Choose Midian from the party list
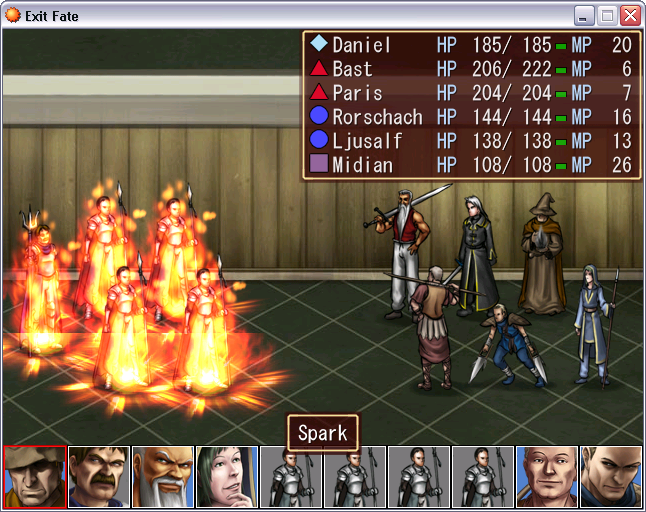Image resolution: width=646 pixels, height=512 pixels. (362, 165)
